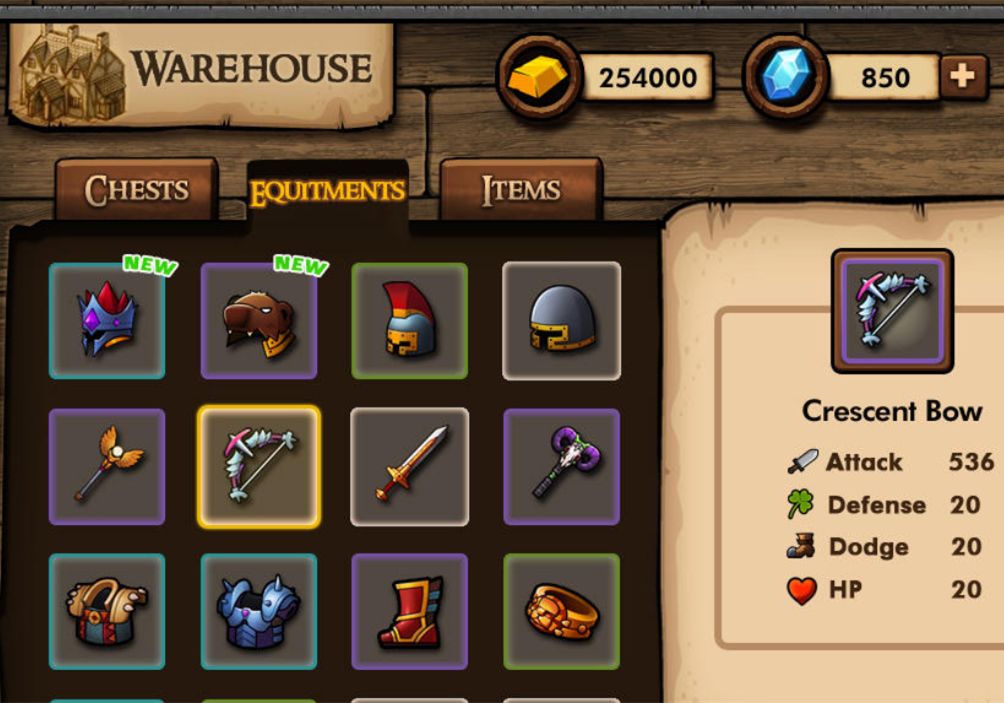1004x703 pixels.
Task: Choose the brown bear head helmet
Action: (x=259, y=321)
